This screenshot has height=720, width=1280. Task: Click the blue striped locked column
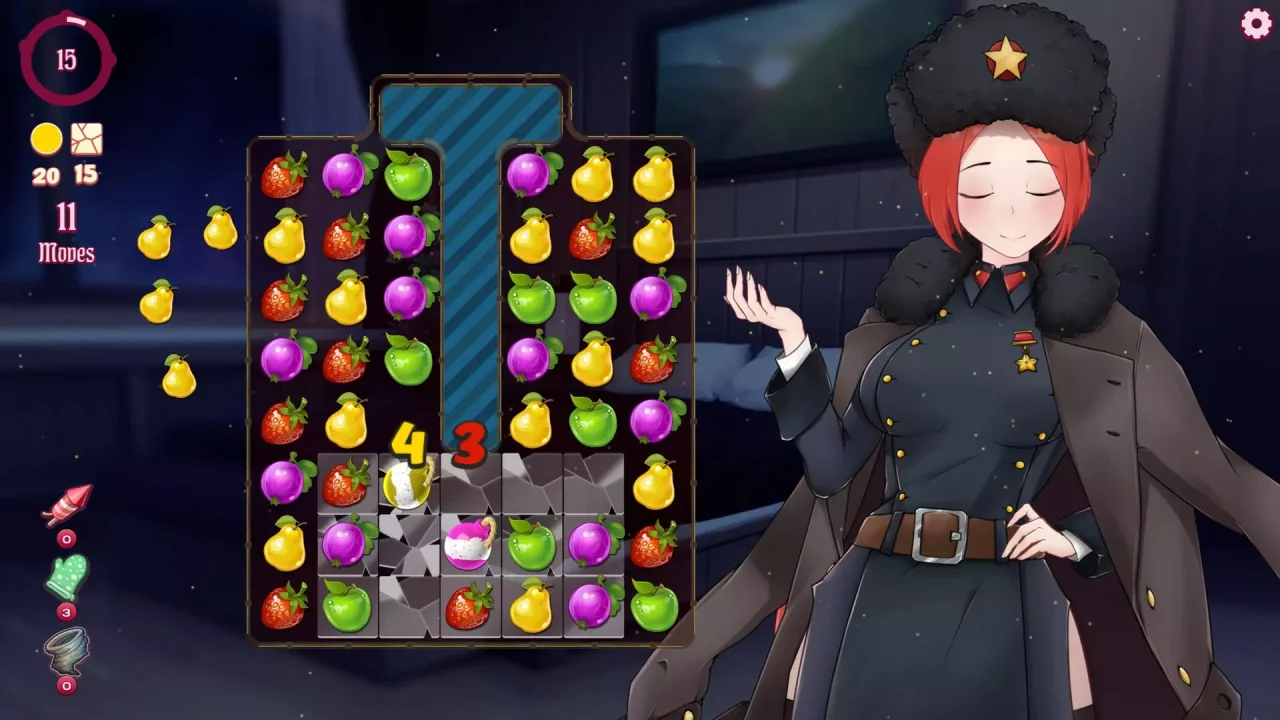point(470,280)
